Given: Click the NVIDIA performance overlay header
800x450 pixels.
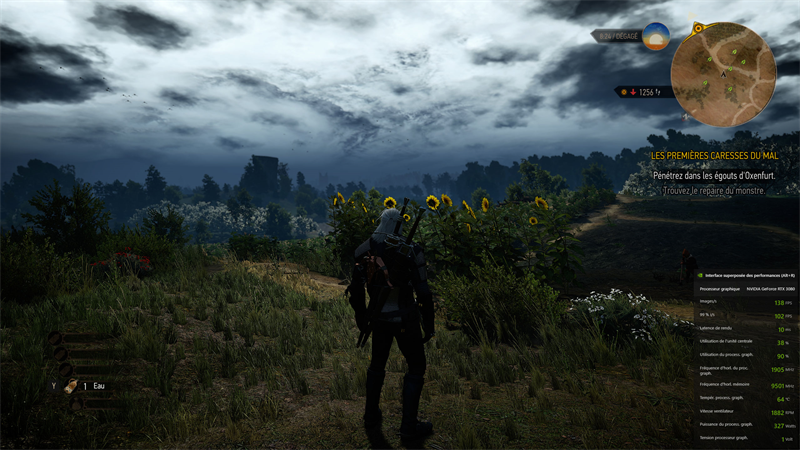Looking at the screenshot, I should tap(745, 275).
